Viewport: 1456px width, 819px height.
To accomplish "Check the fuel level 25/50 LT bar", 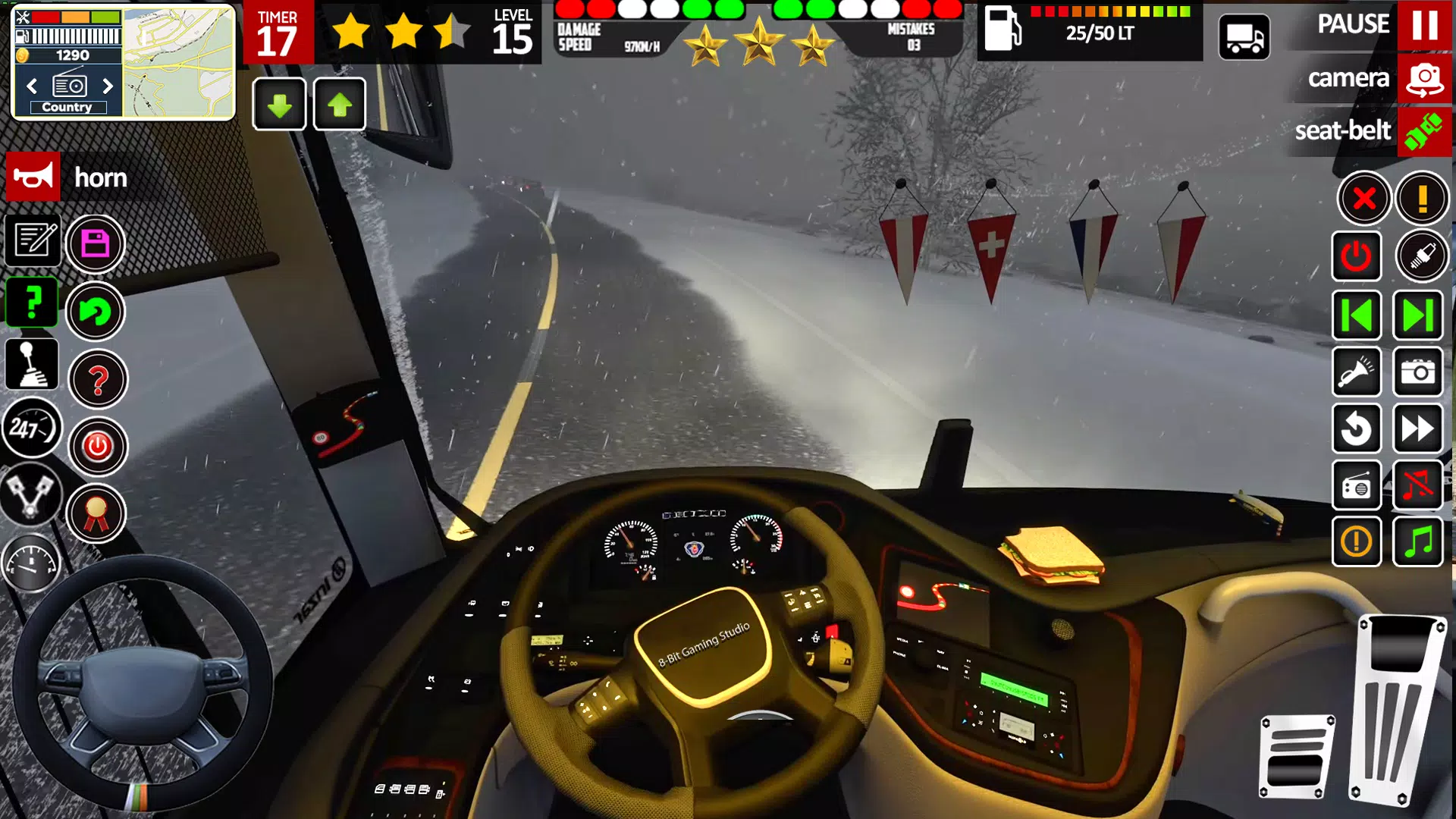I will (x=1092, y=33).
